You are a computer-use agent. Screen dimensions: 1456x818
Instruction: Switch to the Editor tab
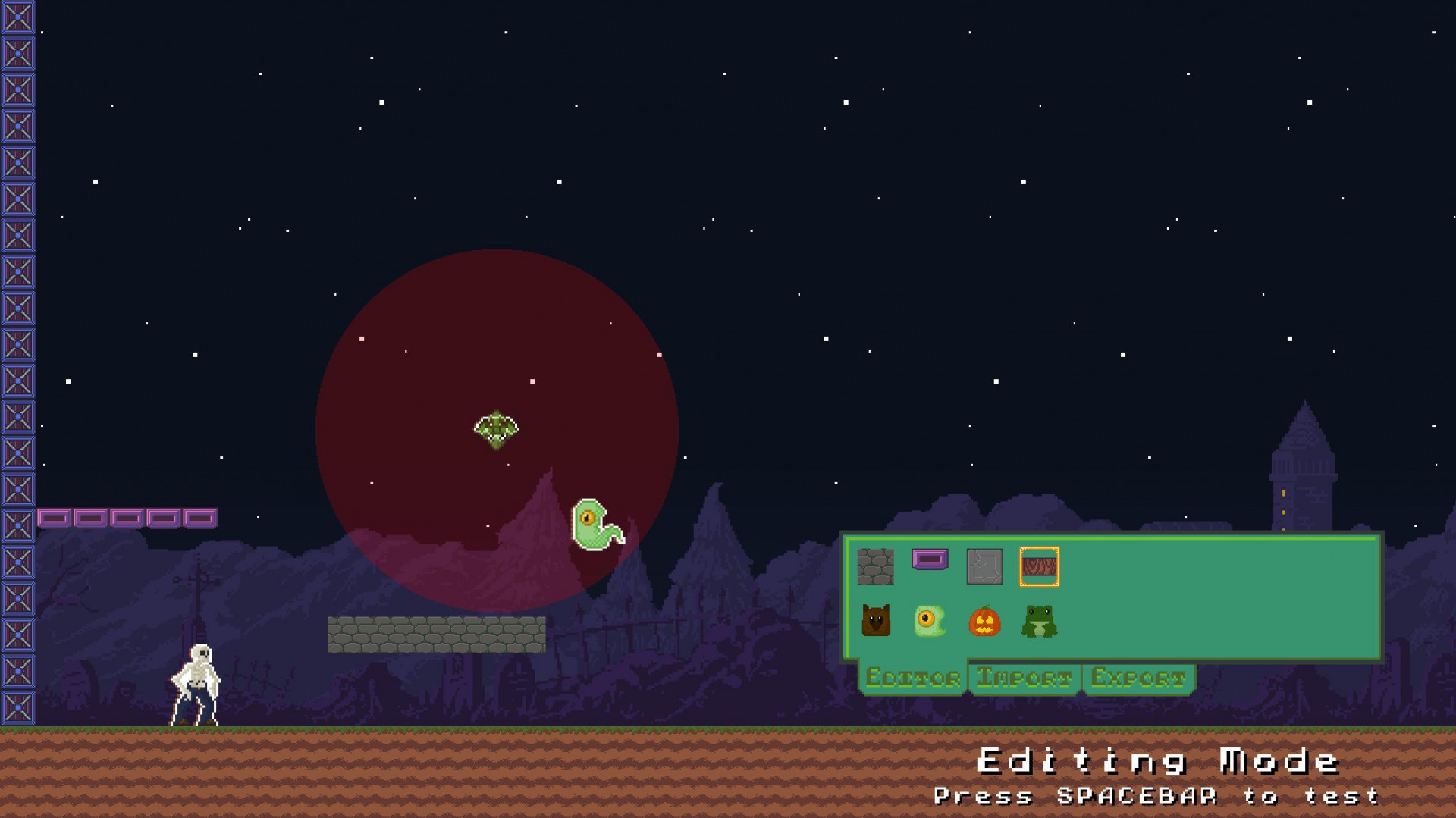click(913, 677)
